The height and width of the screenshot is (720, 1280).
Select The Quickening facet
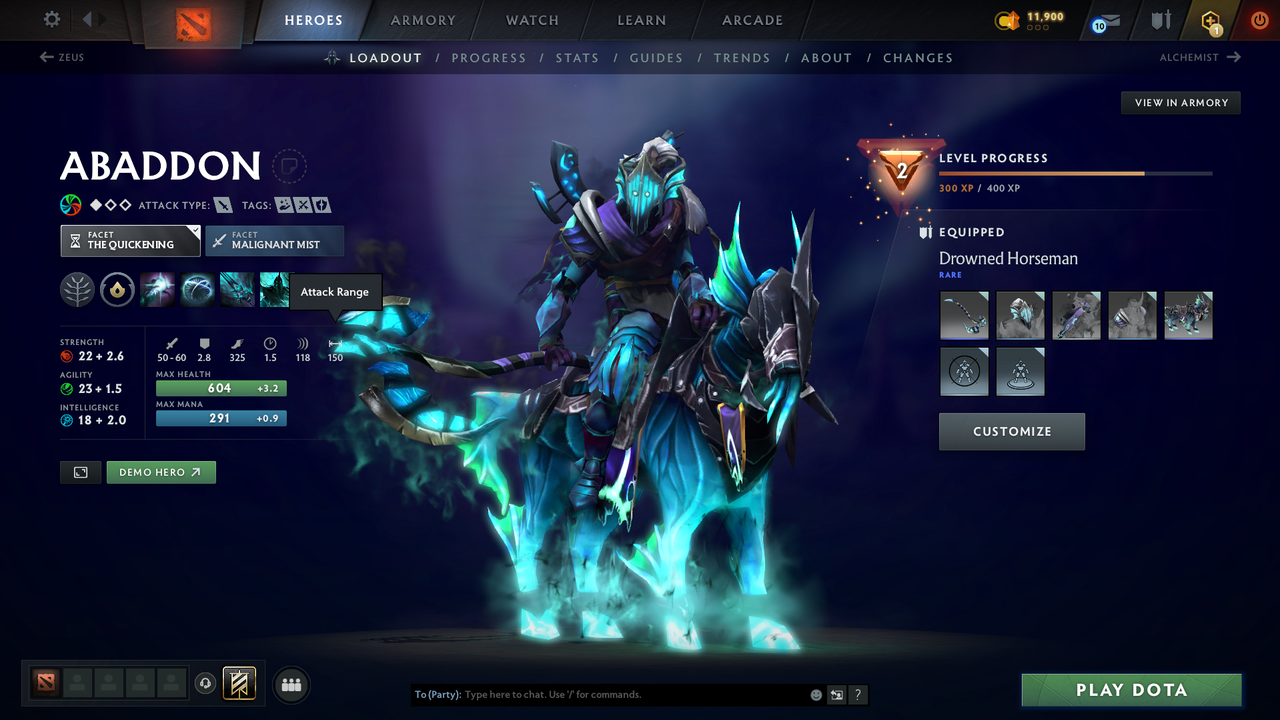pos(130,240)
